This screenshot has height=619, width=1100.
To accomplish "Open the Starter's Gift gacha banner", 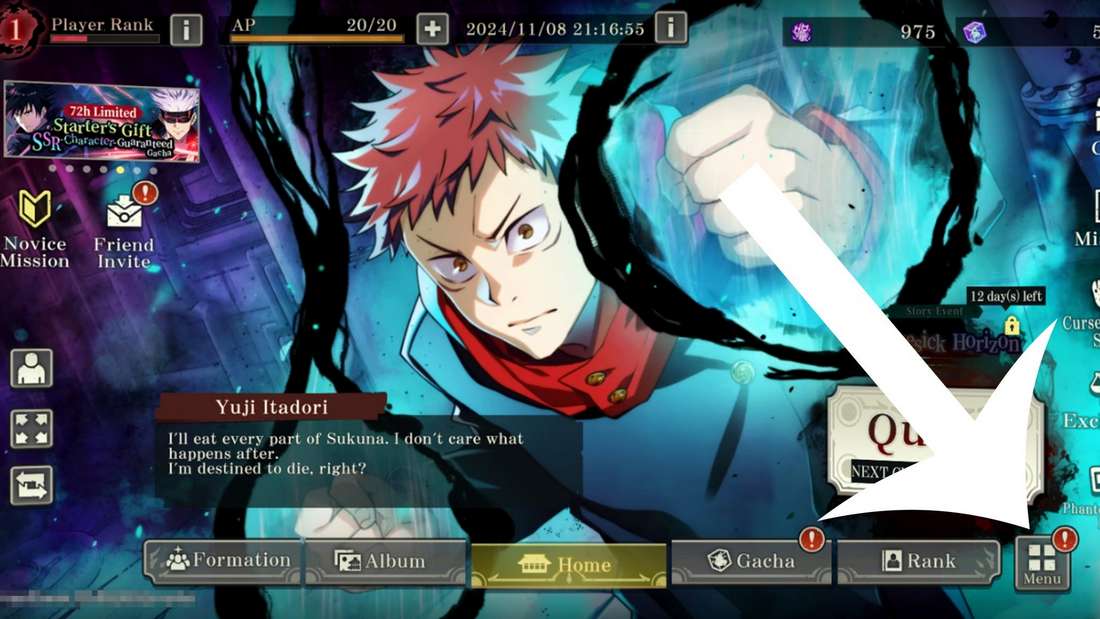I will tap(102, 121).
